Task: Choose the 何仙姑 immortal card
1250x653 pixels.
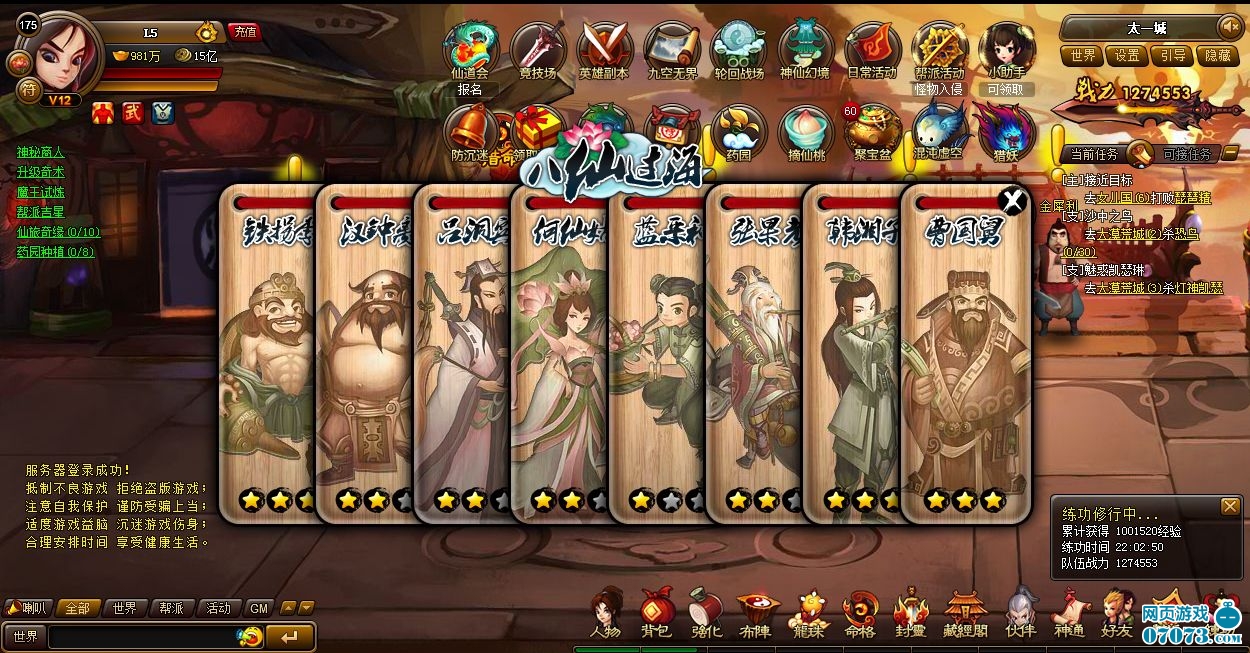Action: pos(560,360)
